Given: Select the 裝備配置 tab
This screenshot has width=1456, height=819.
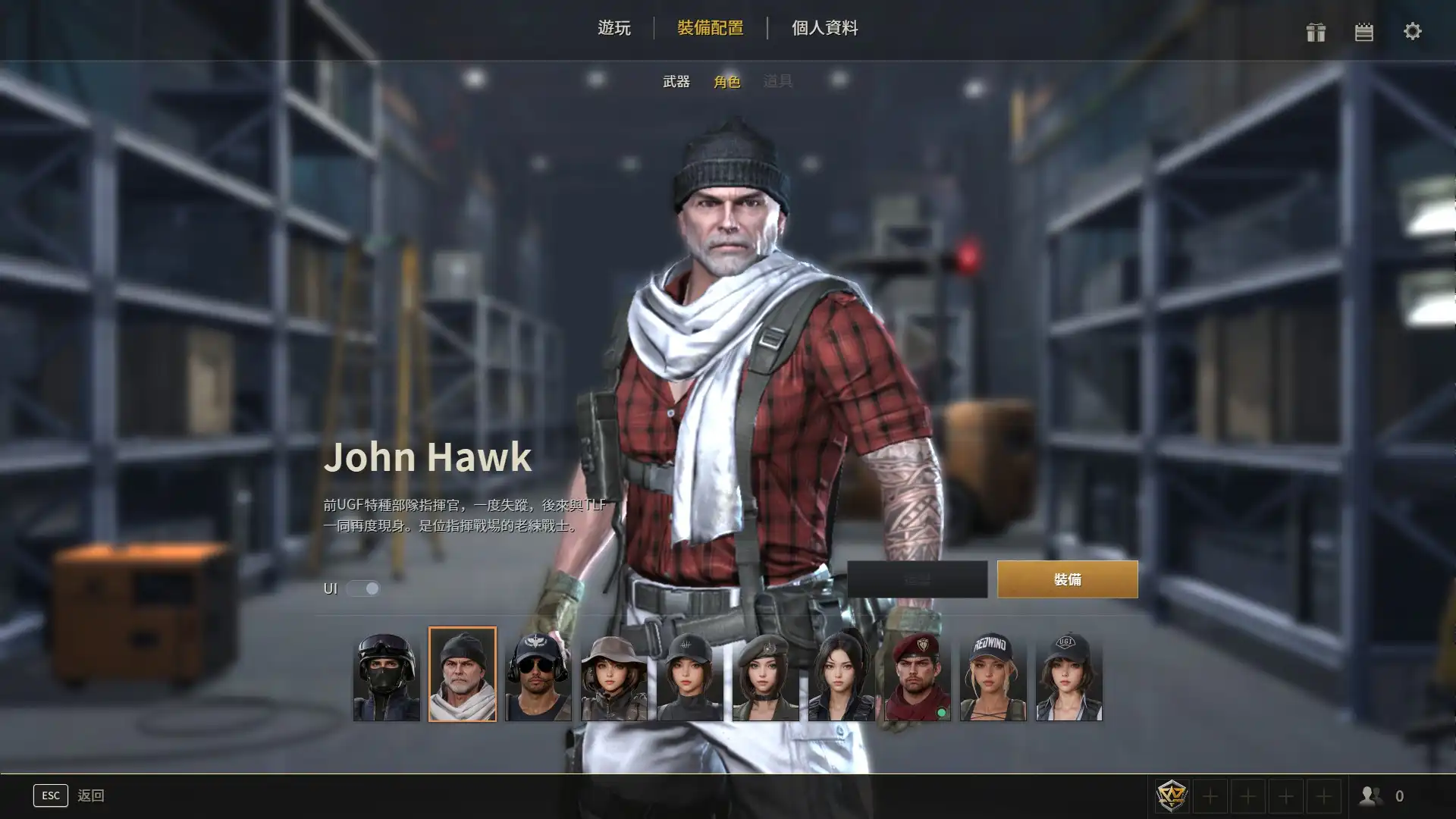Looking at the screenshot, I should [710, 28].
